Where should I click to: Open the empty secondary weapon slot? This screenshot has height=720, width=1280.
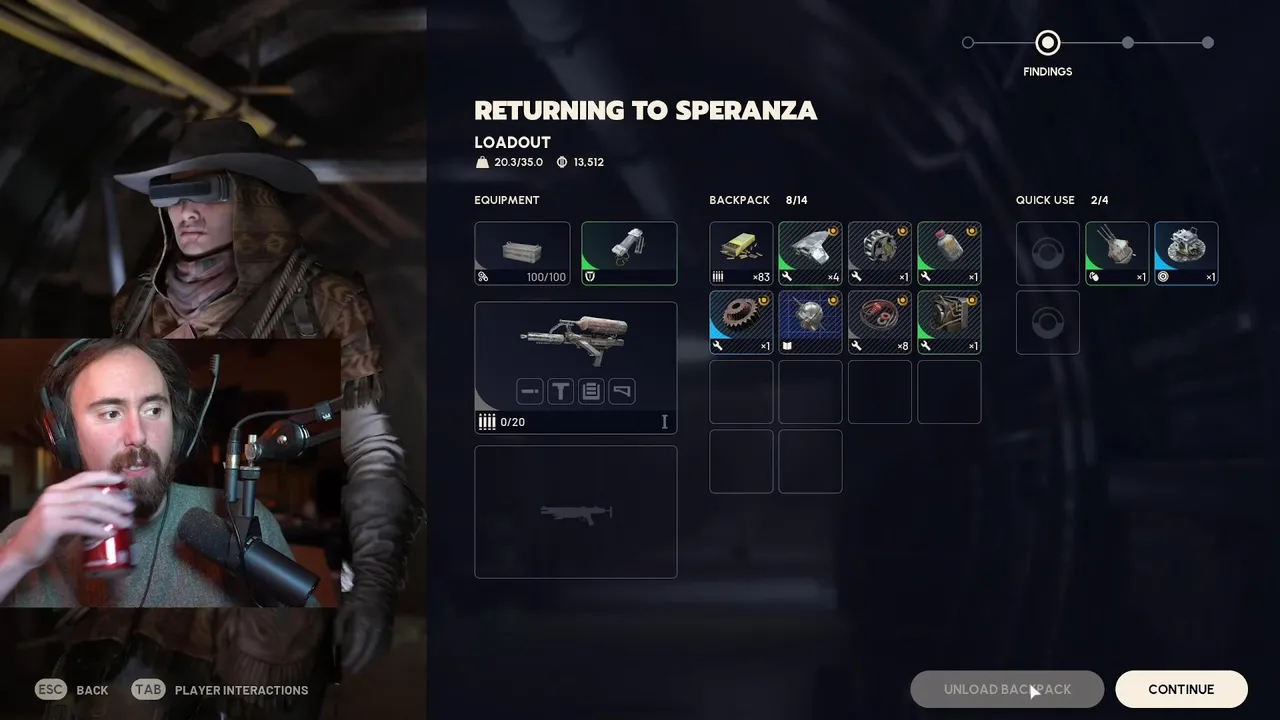click(575, 512)
